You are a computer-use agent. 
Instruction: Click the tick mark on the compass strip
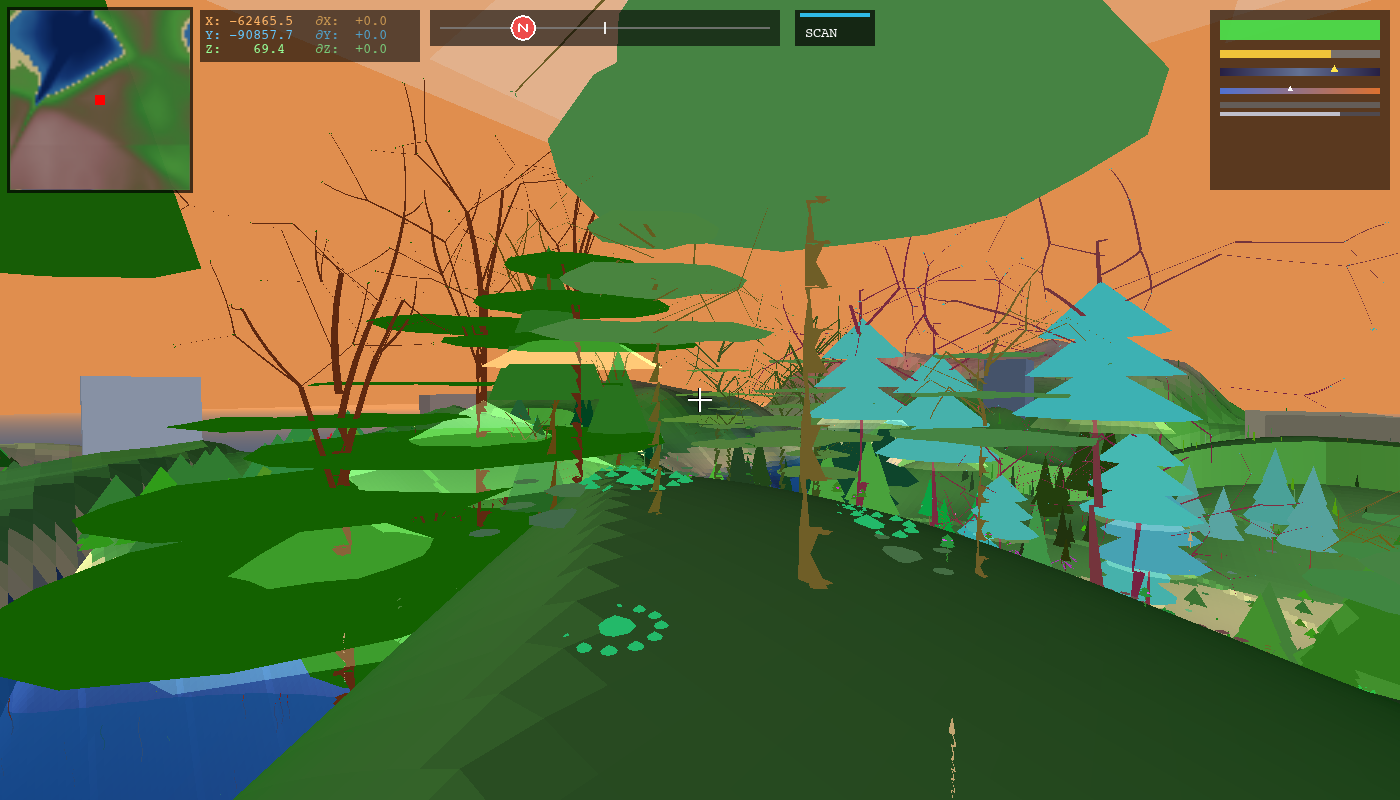(x=605, y=28)
